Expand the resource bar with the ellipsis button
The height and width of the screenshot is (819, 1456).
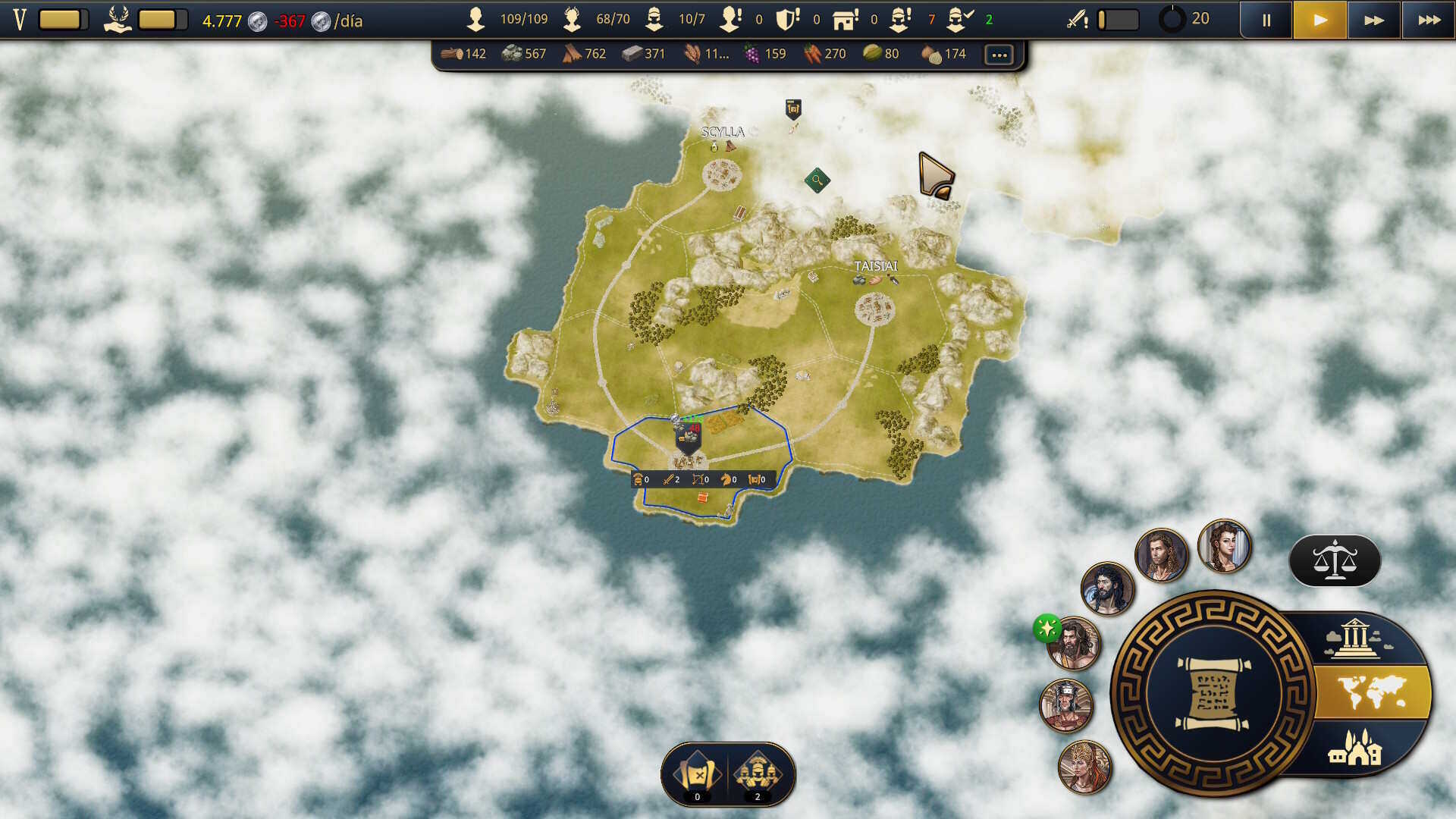(x=999, y=55)
